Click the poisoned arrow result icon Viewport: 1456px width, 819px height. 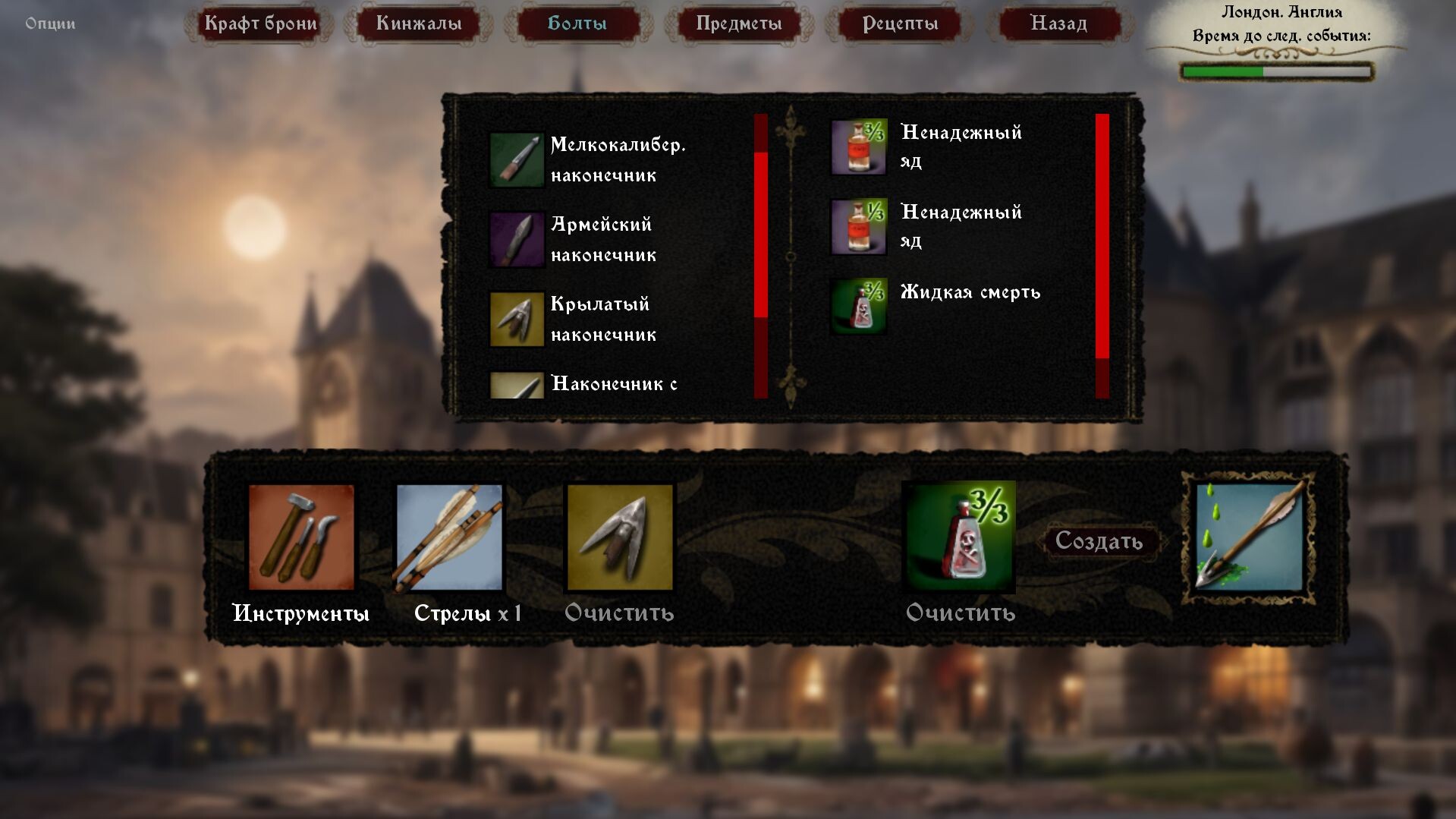[x=1249, y=537]
